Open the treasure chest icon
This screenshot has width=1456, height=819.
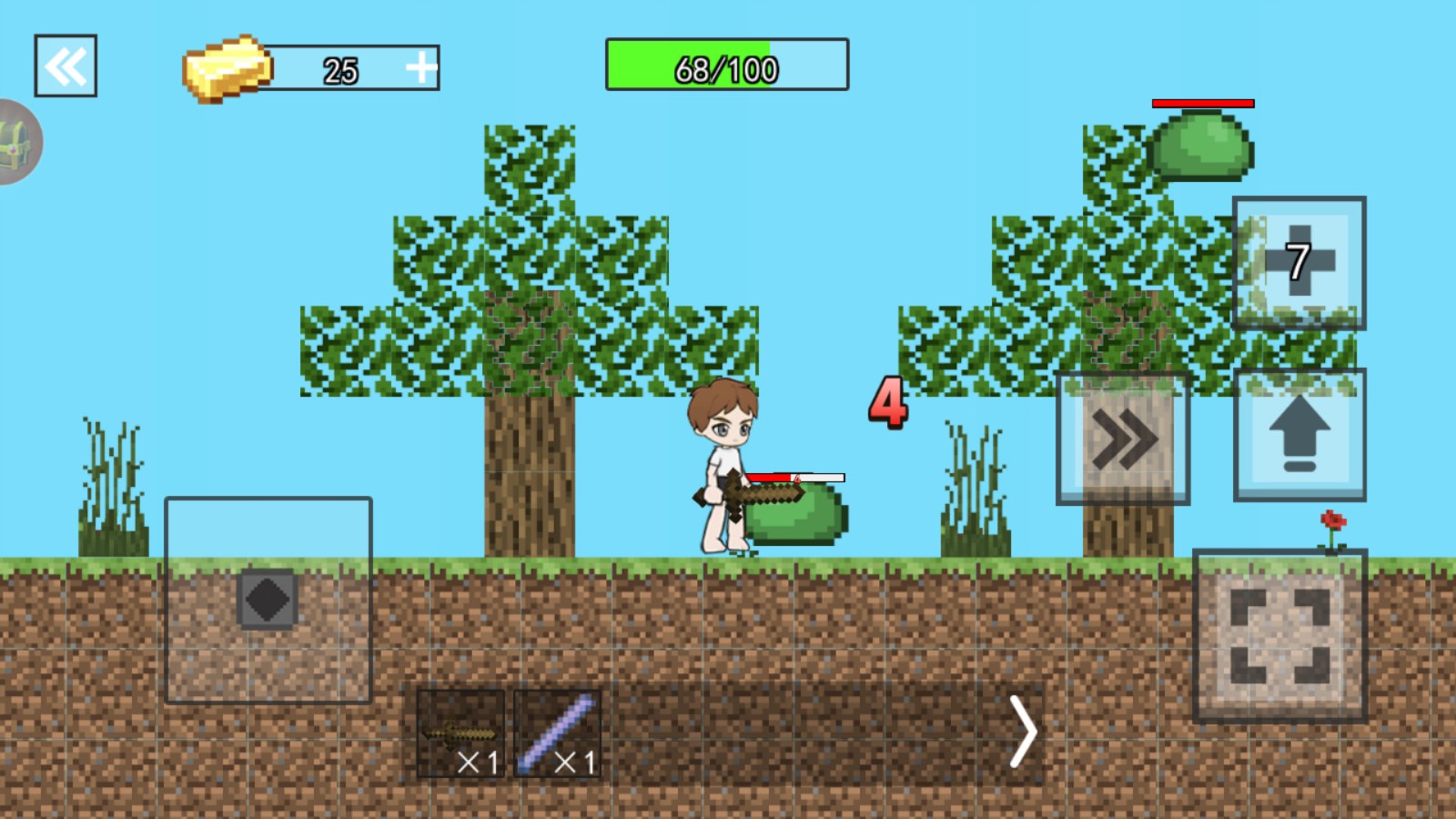16,143
